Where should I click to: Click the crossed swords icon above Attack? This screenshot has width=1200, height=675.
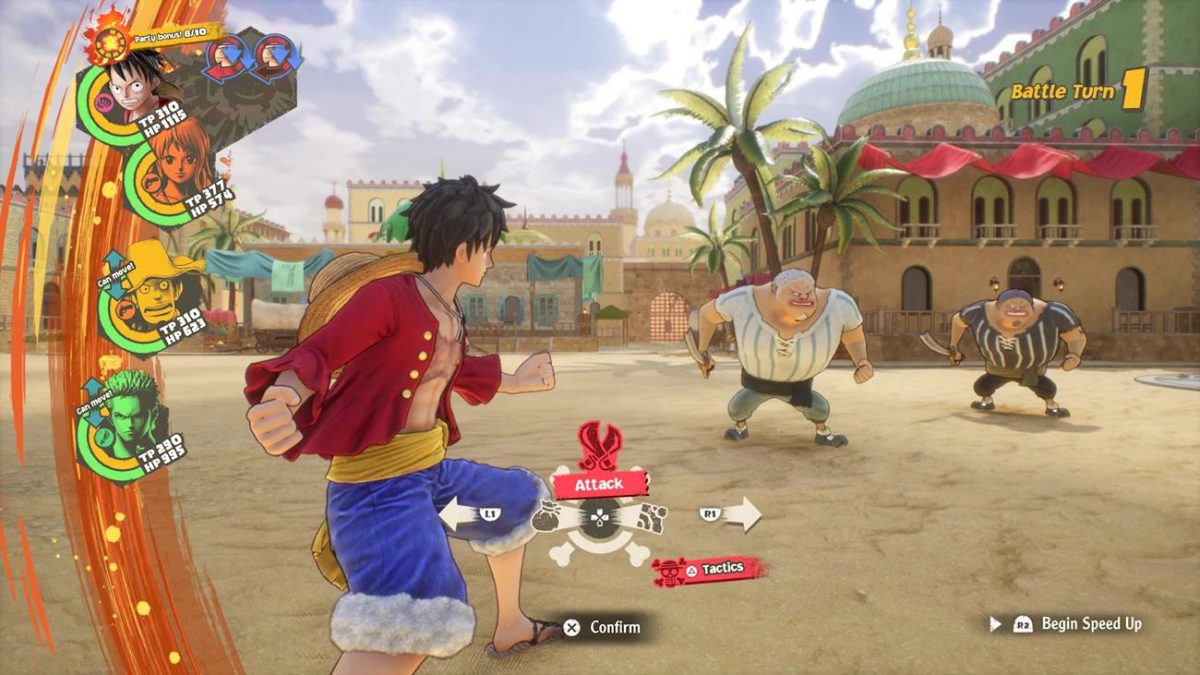(600, 444)
